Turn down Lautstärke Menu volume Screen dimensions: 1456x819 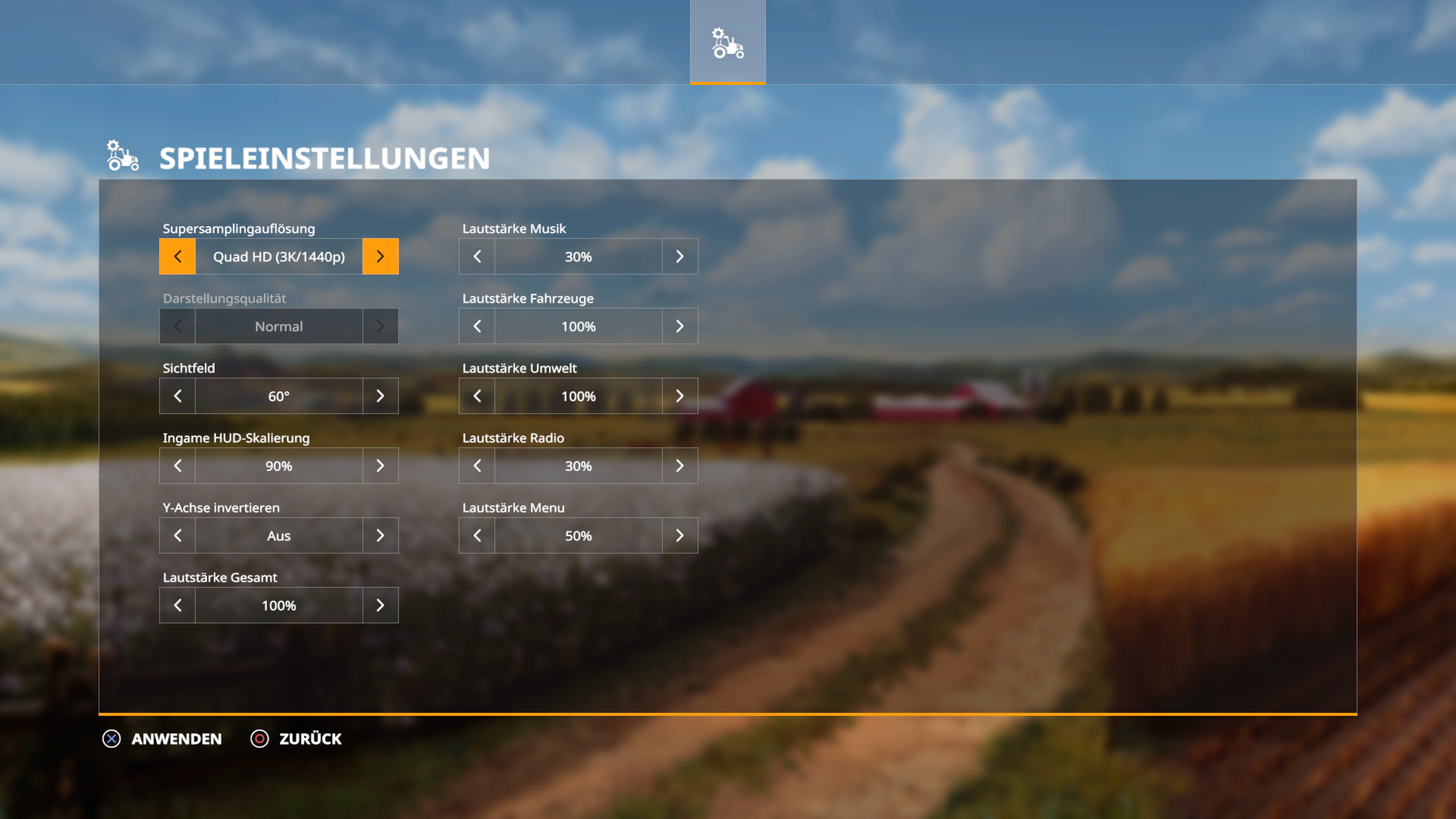tap(477, 536)
